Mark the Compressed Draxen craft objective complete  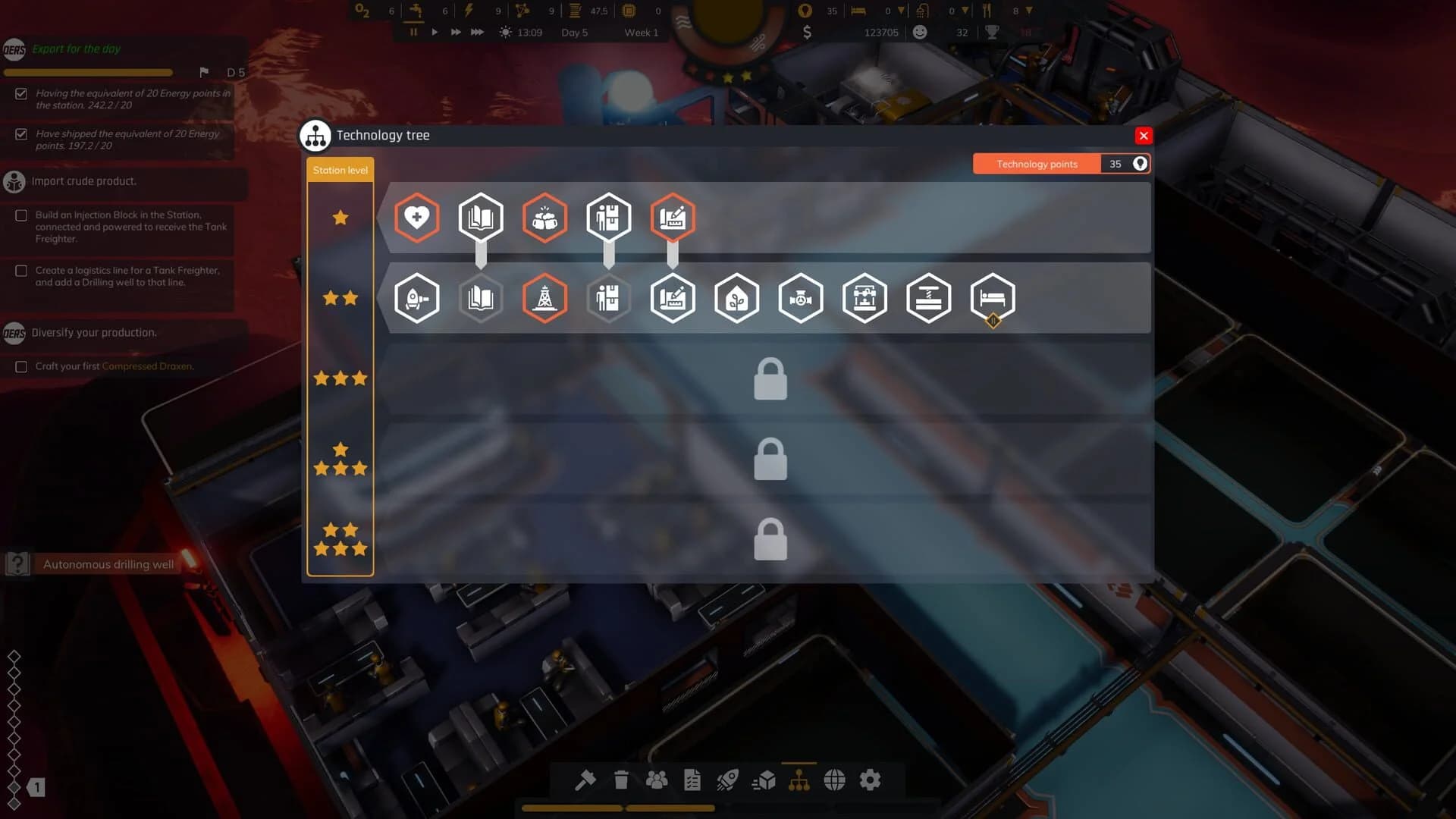coord(21,366)
